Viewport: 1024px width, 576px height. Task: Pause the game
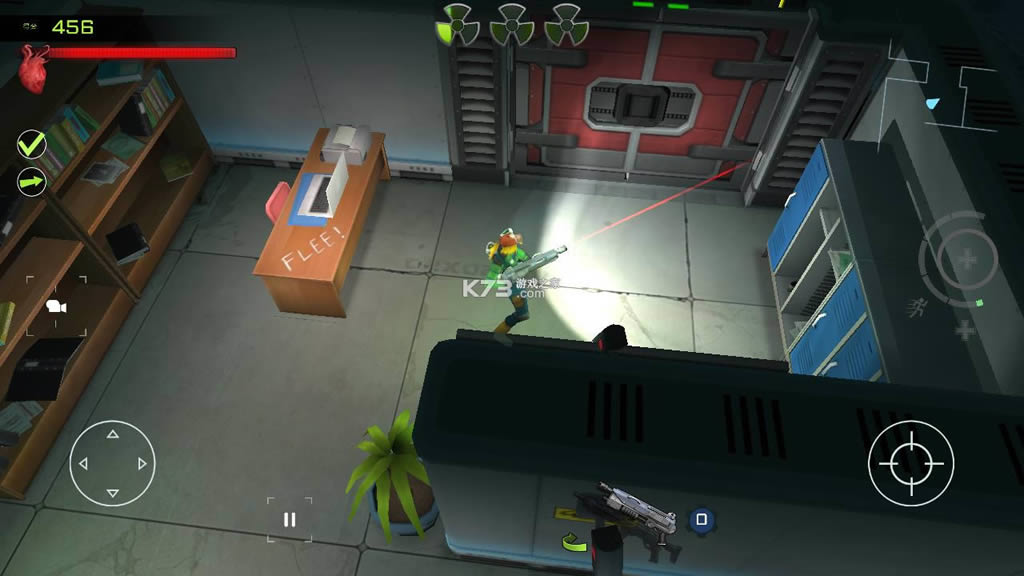click(x=289, y=519)
